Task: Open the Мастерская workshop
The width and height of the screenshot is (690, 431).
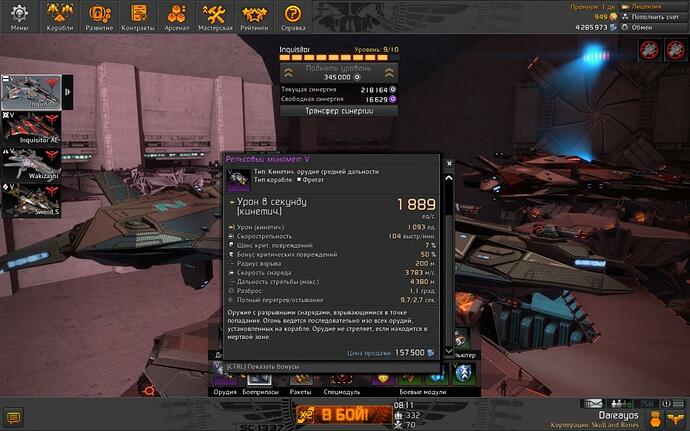Action: click(x=216, y=17)
